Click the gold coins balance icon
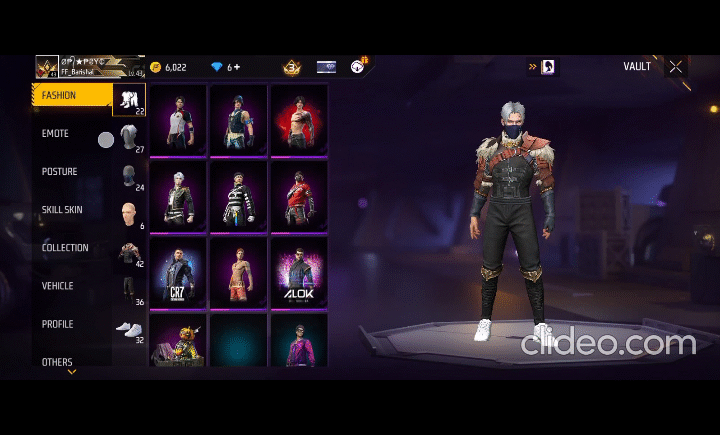This screenshot has height=435, width=720. [x=155, y=67]
